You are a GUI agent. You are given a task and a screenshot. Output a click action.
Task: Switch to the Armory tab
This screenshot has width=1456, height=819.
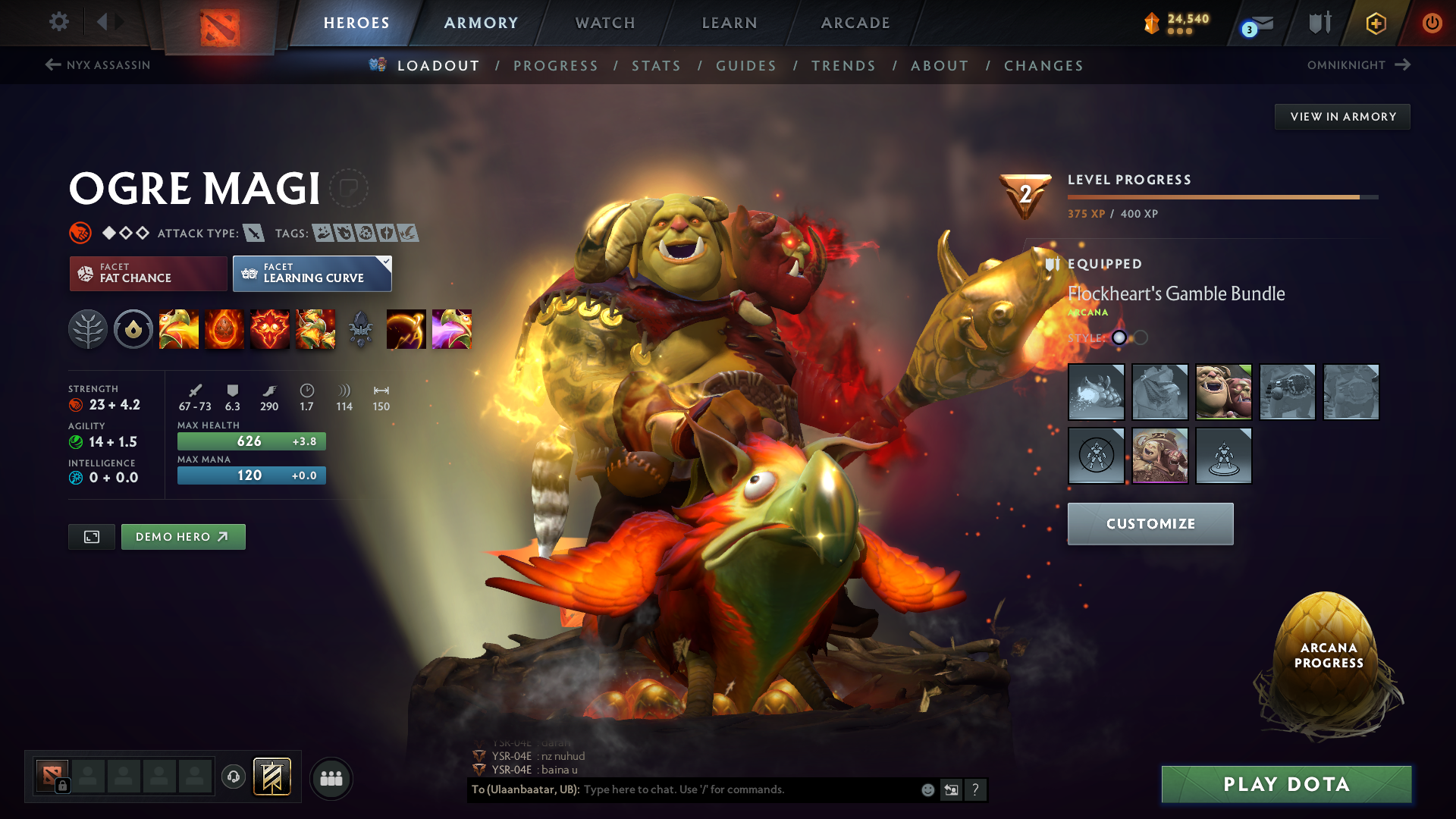click(481, 23)
